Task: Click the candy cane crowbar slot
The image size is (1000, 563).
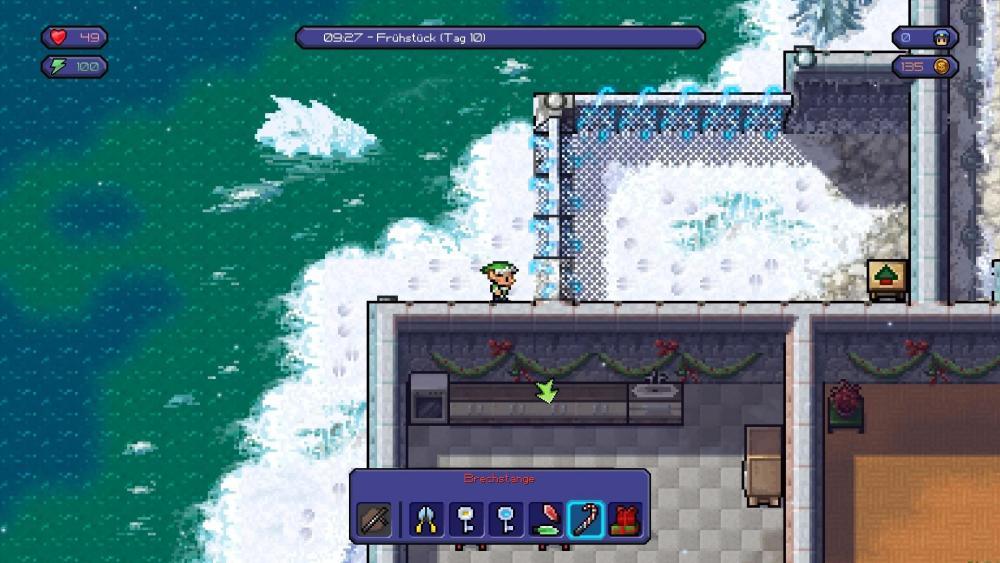Action: (x=586, y=520)
